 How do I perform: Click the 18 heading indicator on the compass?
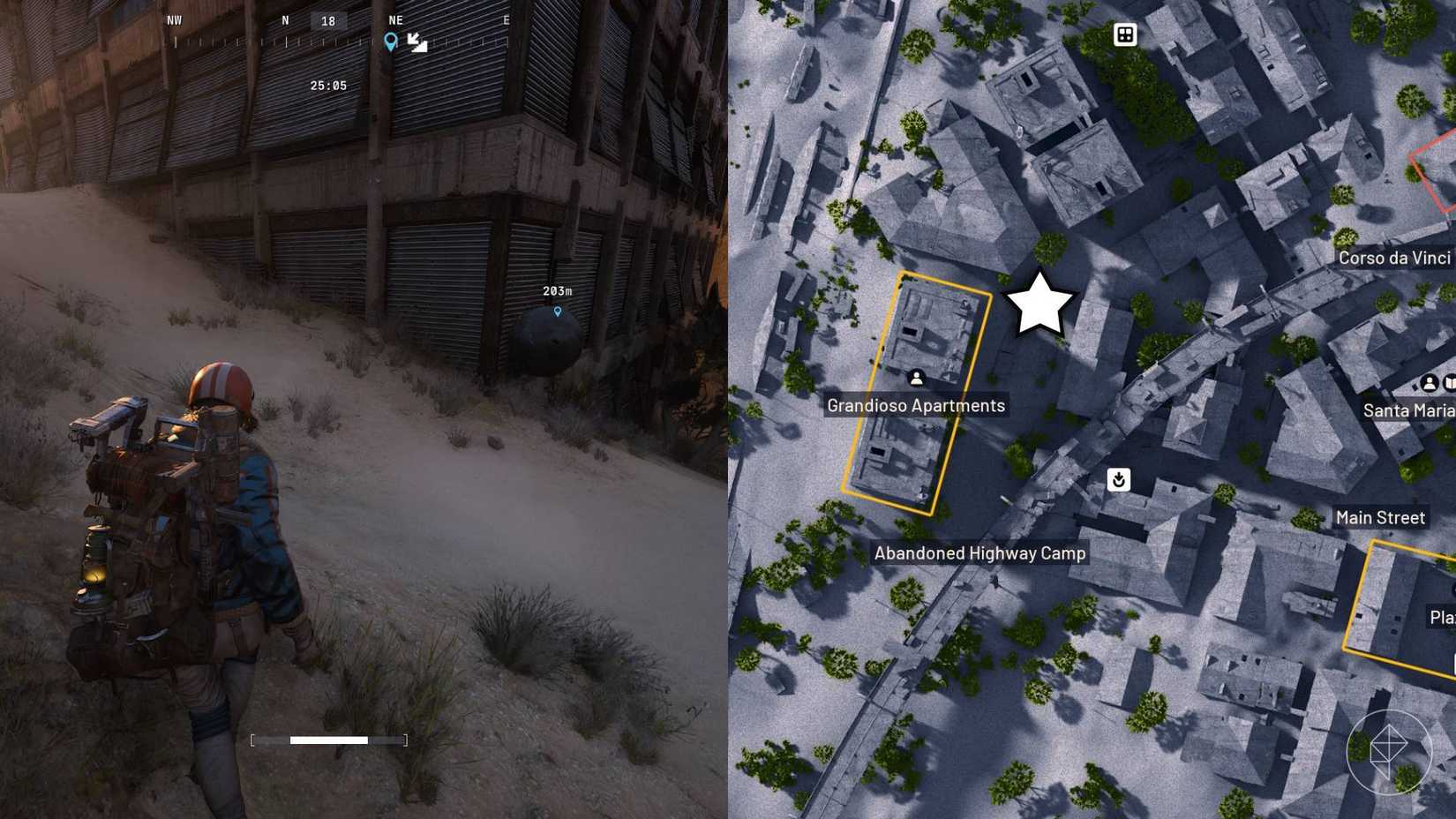click(x=330, y=20)
